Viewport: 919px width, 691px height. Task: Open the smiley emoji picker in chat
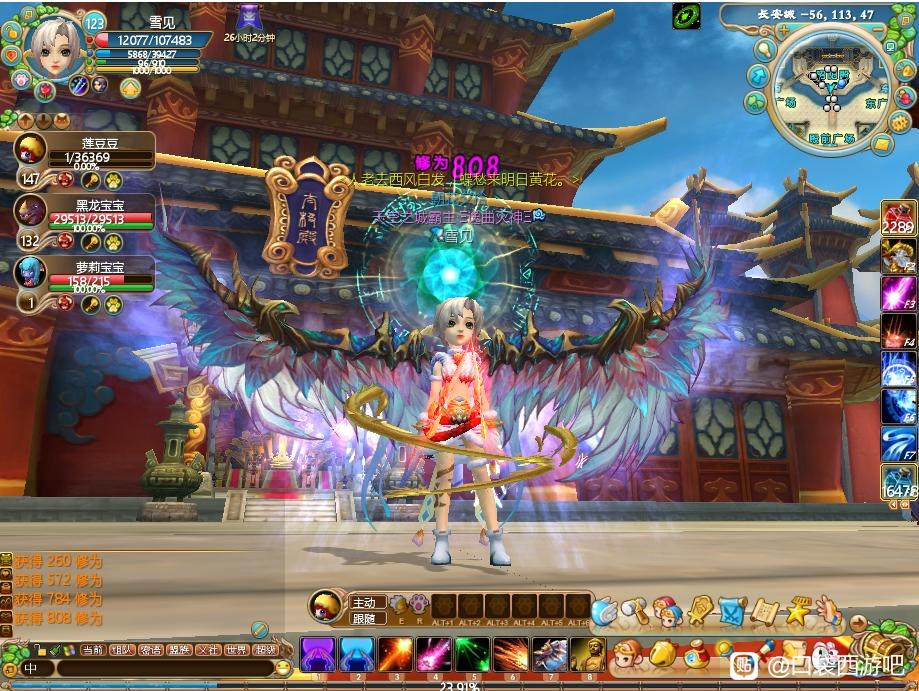(x=283, y=668)
